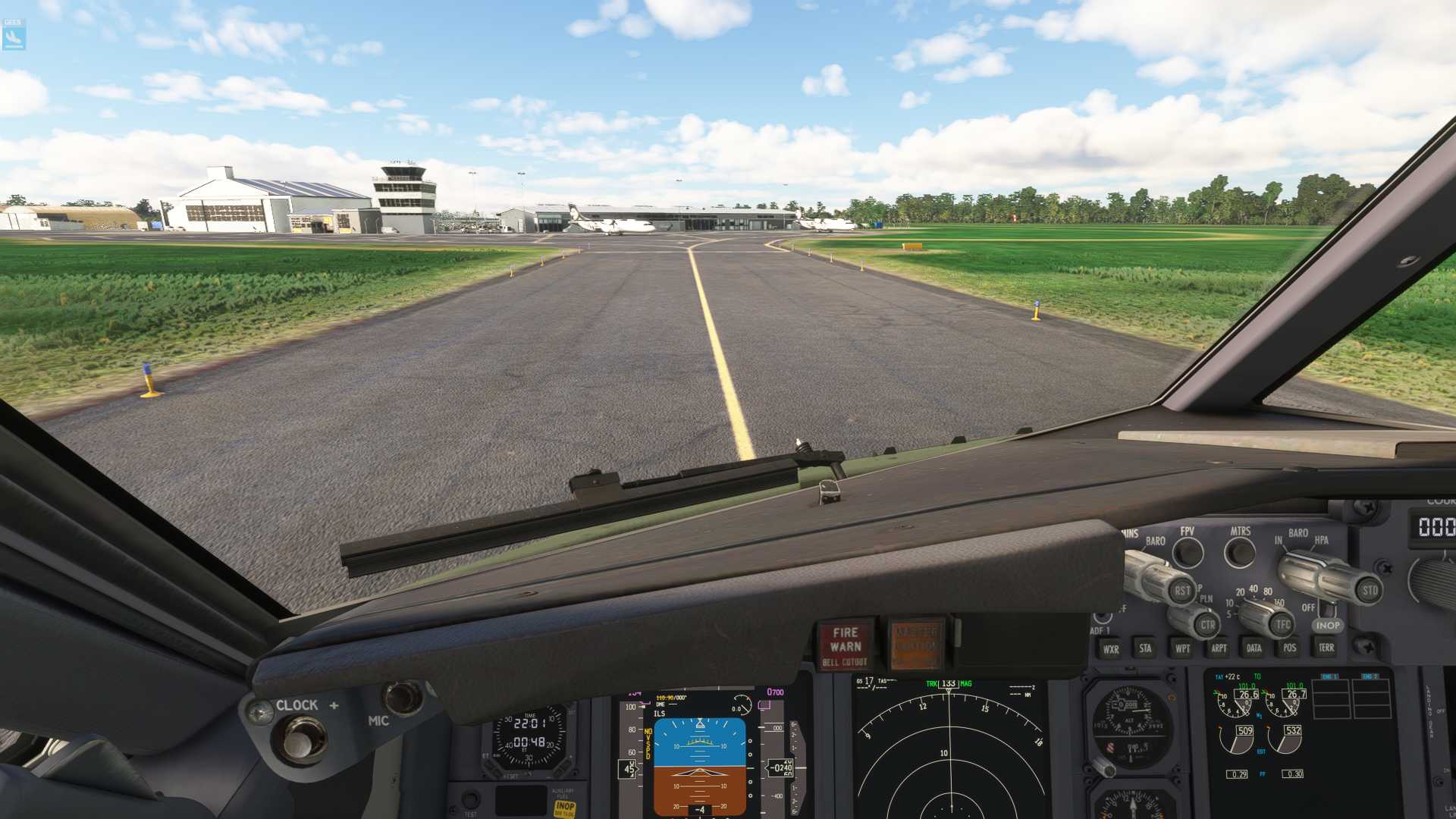Turn on the TERR terrain display button
1456x819 pixels.
[1326, 648]
